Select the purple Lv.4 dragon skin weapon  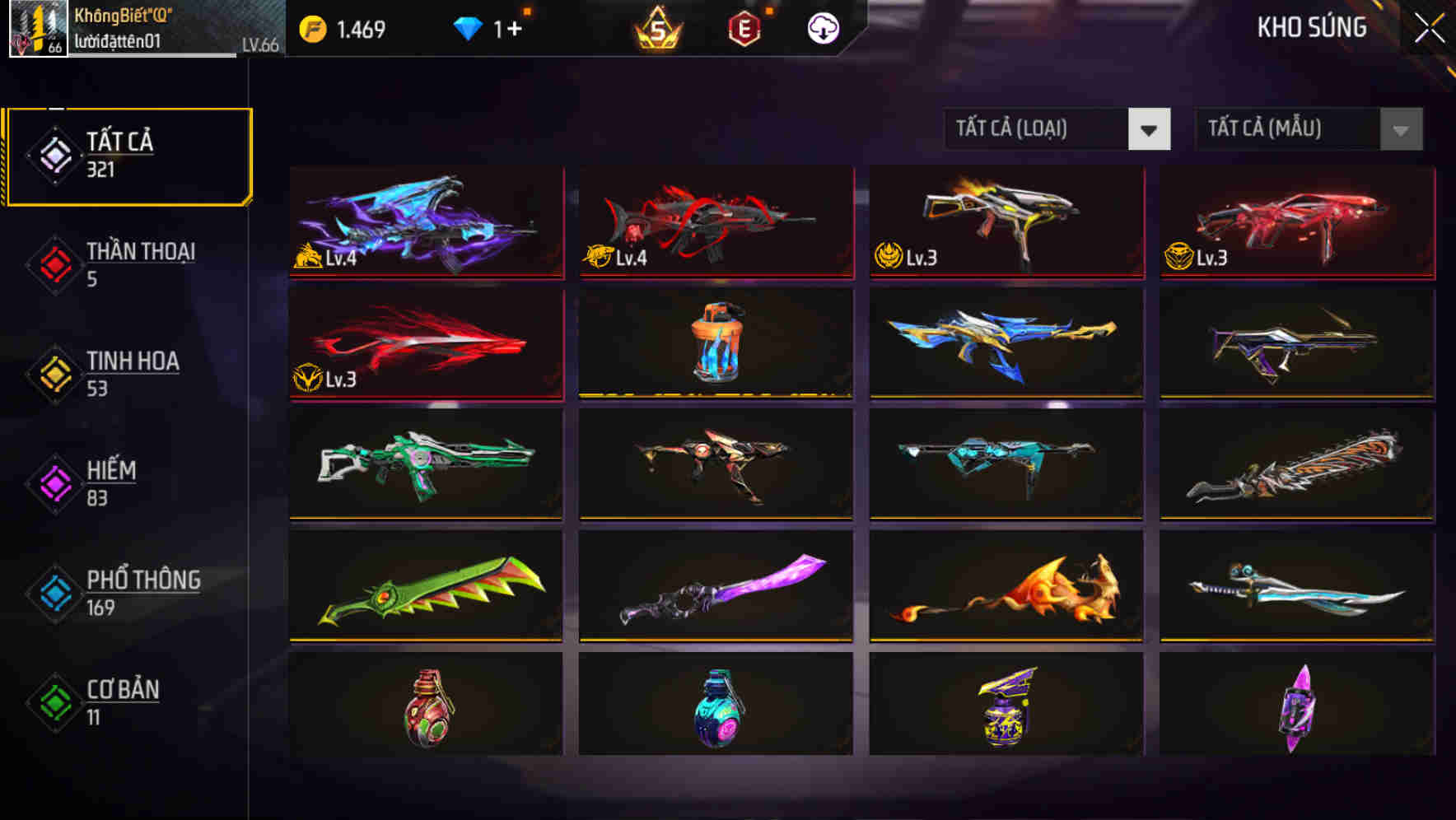tap(425, 222)
